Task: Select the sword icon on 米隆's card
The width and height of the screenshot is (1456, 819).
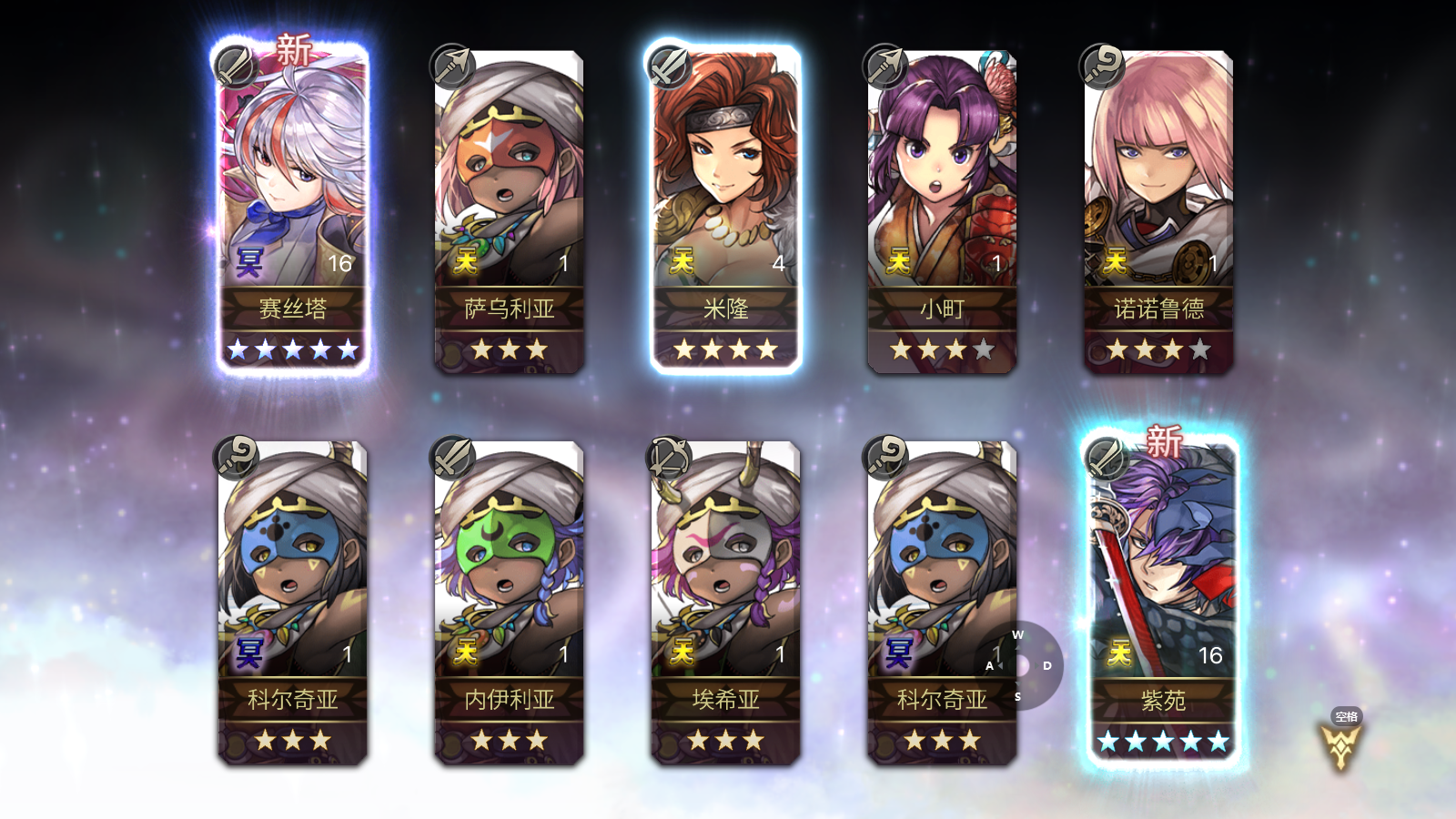Action: click(666, 66)
